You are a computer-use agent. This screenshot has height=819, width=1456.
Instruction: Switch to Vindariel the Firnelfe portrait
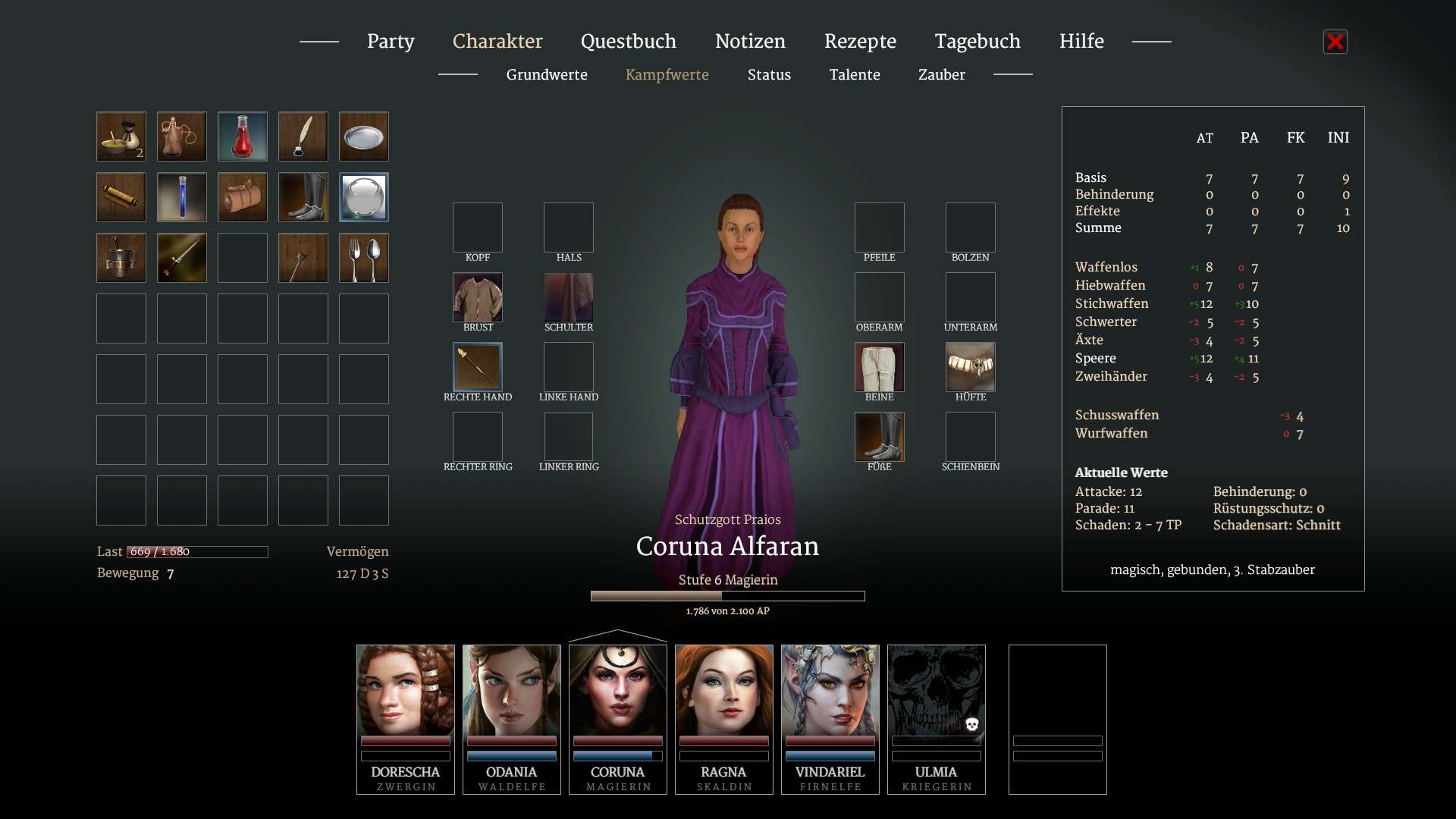(830, 718)
